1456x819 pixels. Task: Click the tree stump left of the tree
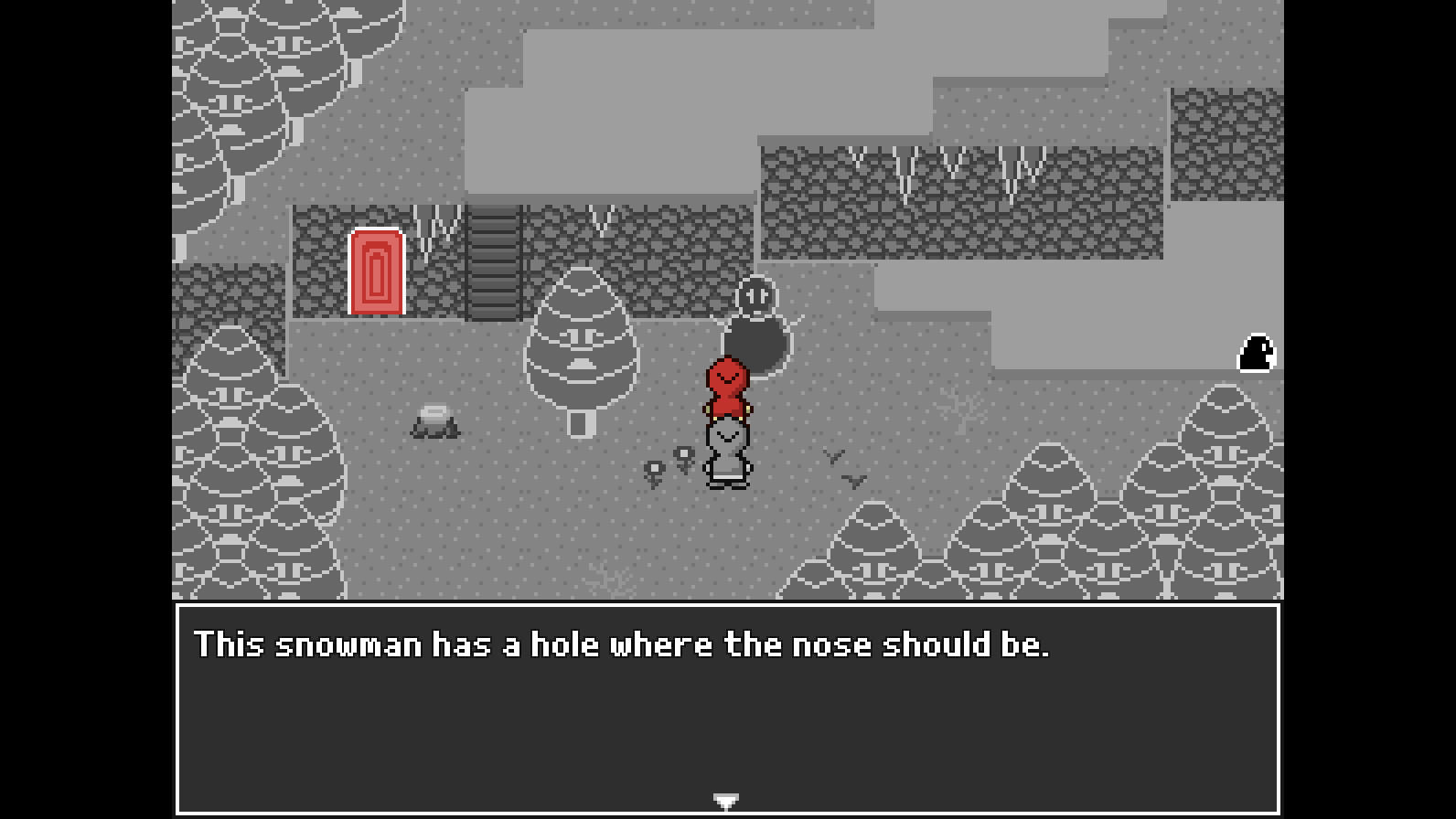pyautogui.click(x=434, y=422)
